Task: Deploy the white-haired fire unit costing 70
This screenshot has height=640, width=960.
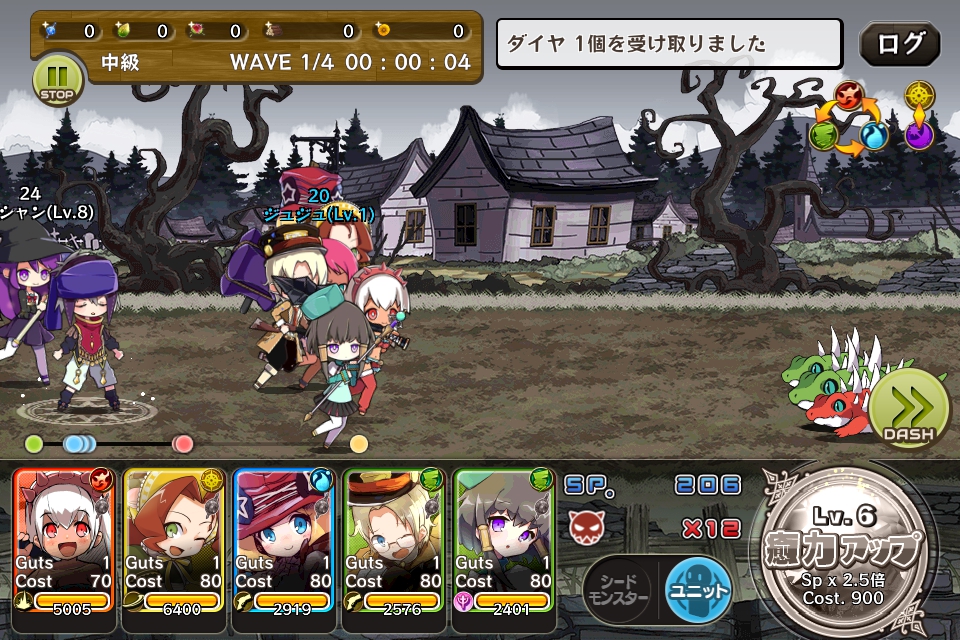Action: [65, 540]
